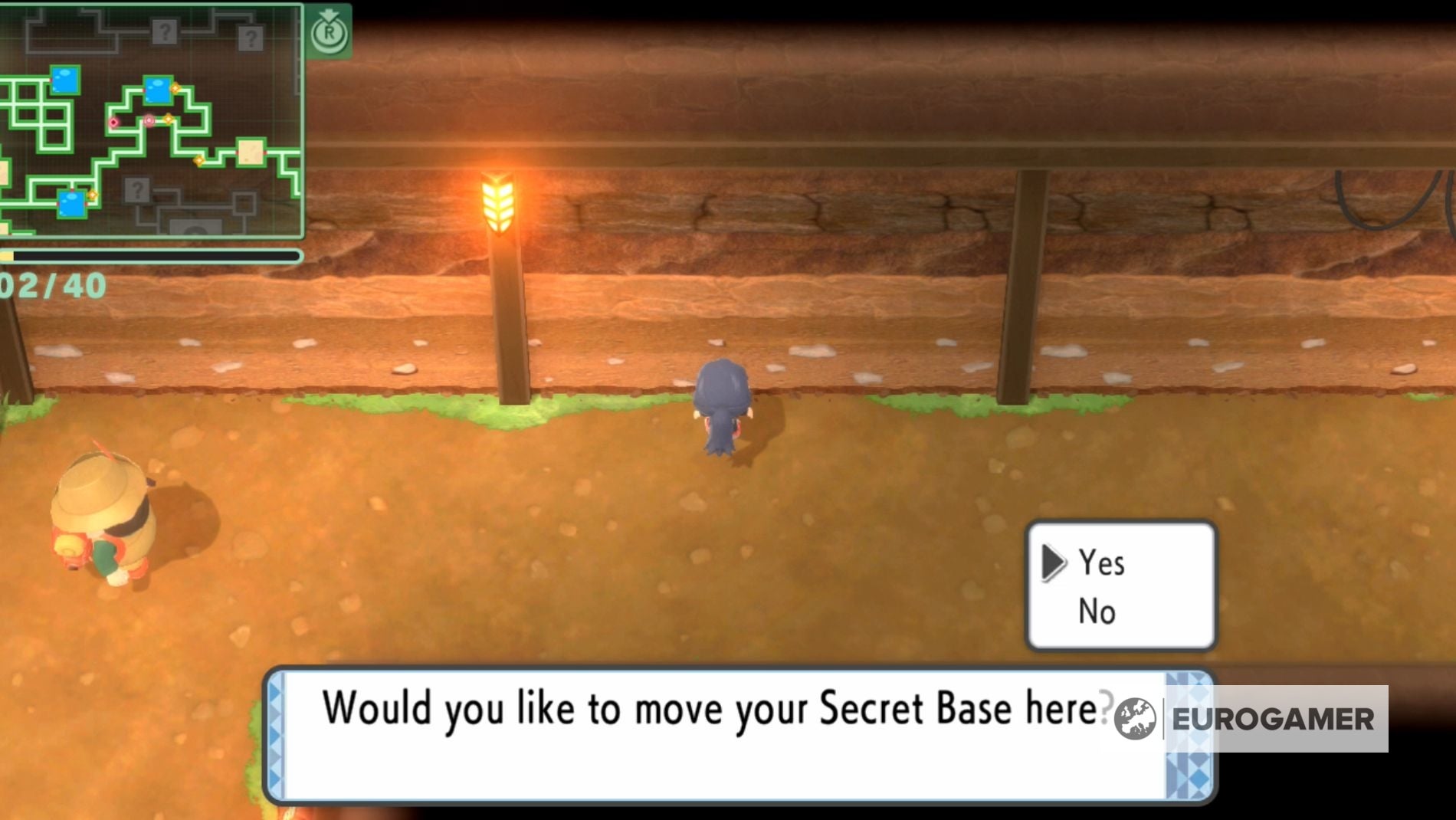Viewport: 1456px width, 820px height.
Task: Click the yellow star marker beside the beige room
Action: pyautogui.click(x=200, y=161)
